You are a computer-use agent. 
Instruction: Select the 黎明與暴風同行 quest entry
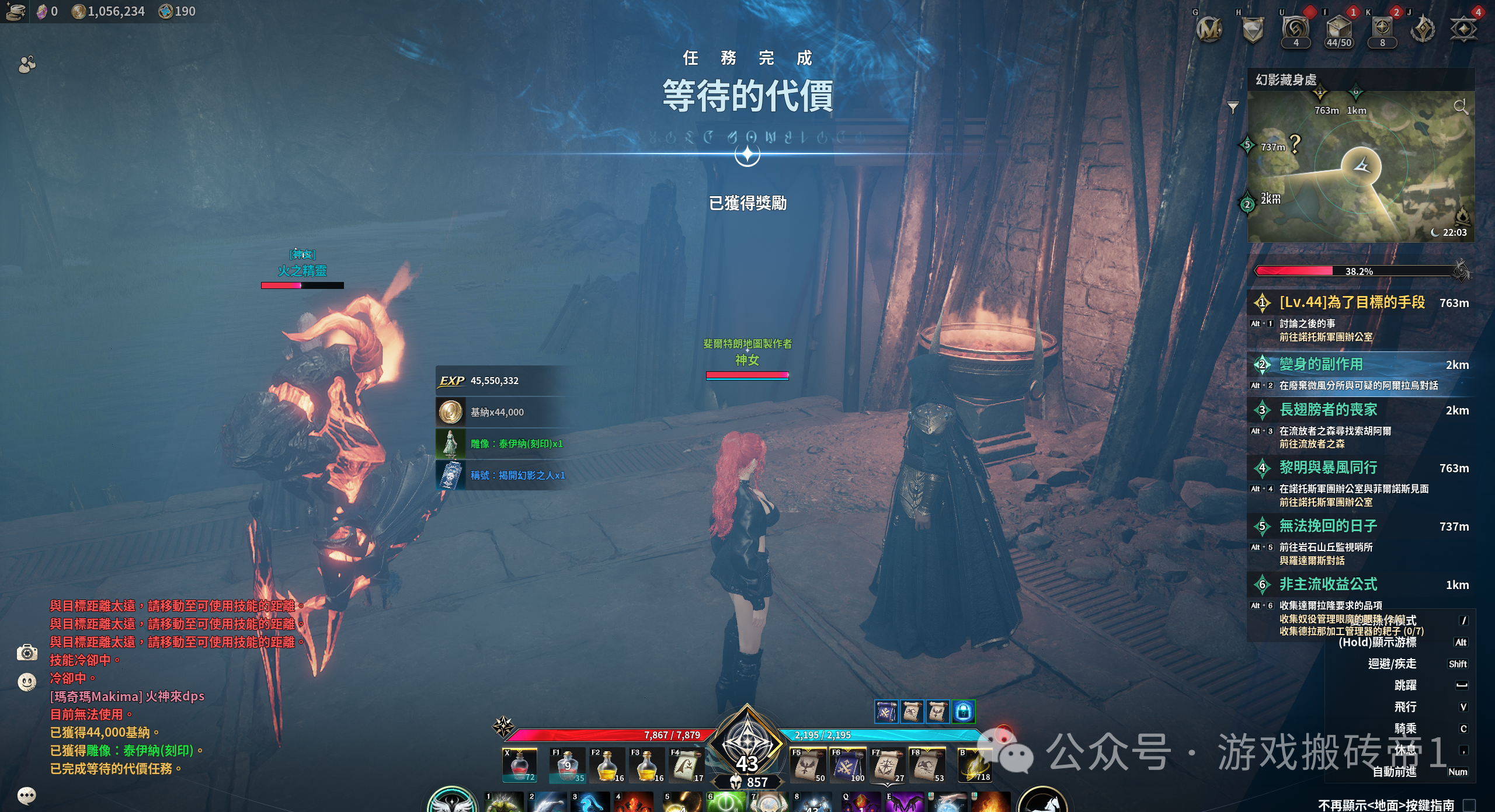pyautogui.click(x=1328, y=468)
